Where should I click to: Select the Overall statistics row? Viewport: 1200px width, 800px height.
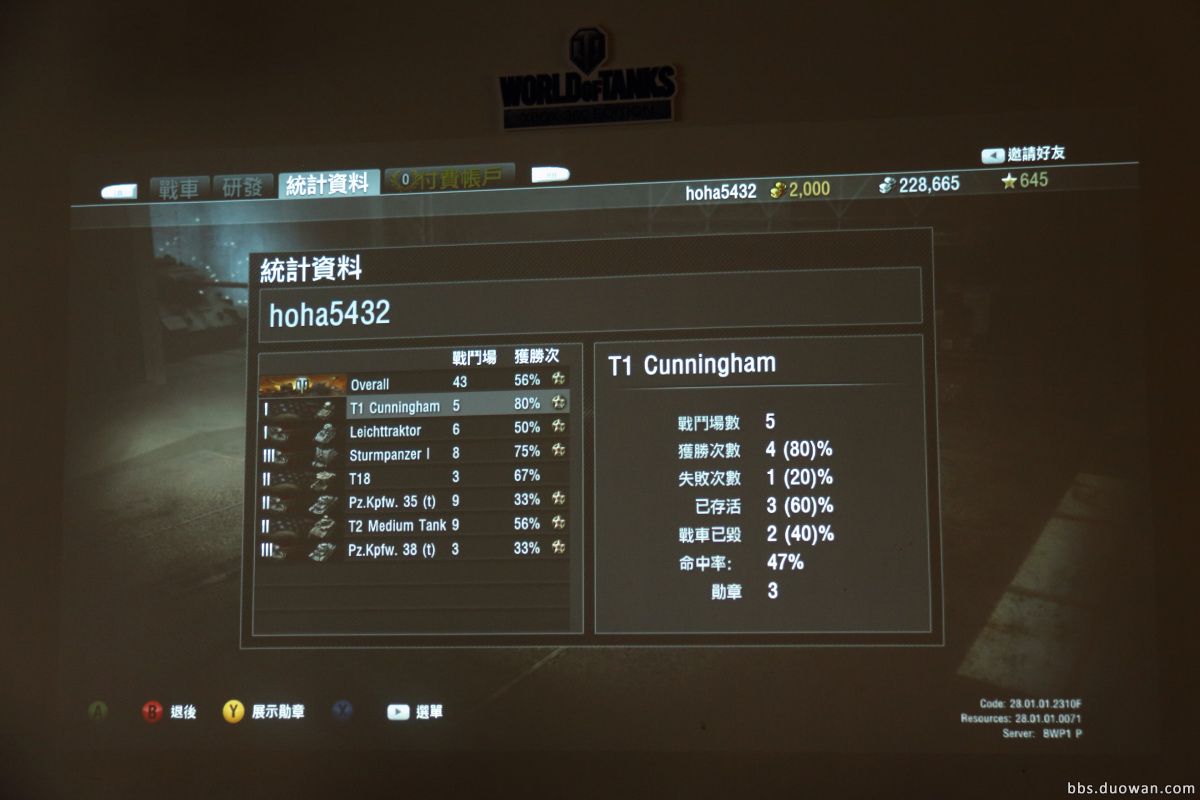click(413, 384)
